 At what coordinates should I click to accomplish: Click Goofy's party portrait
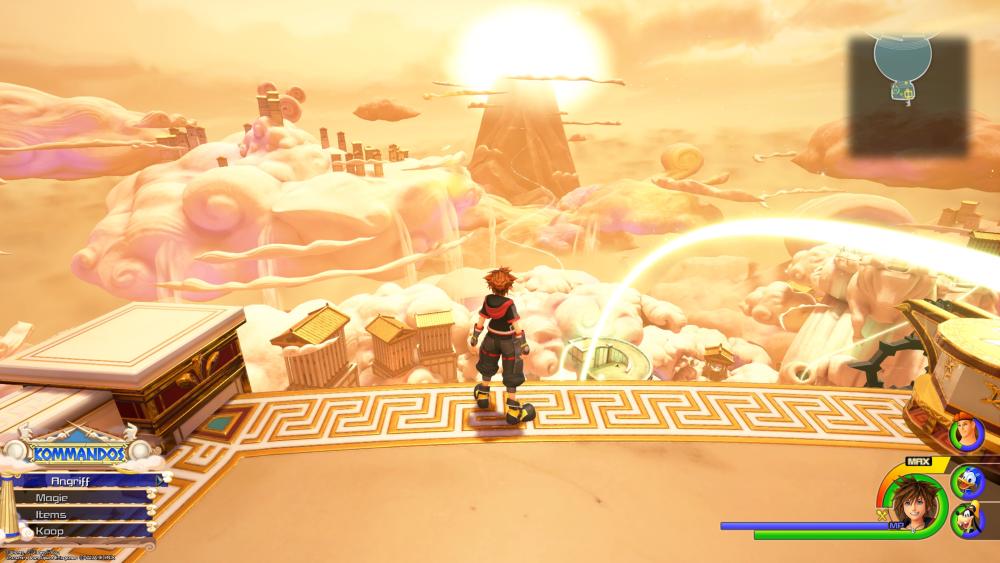(x=968, y=521)
